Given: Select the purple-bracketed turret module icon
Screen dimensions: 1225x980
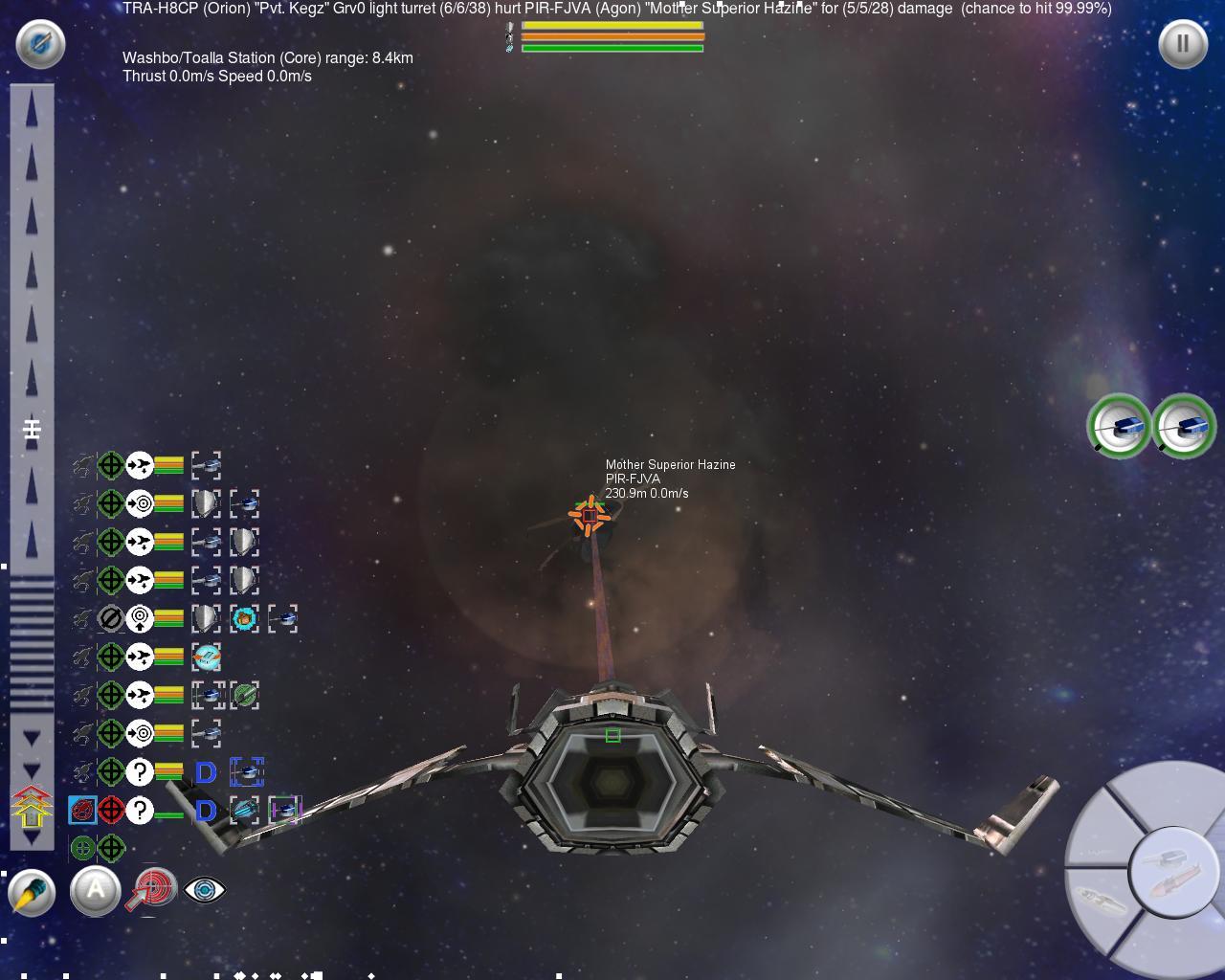Looking at the screenshot, I should [x=284, y=811].
